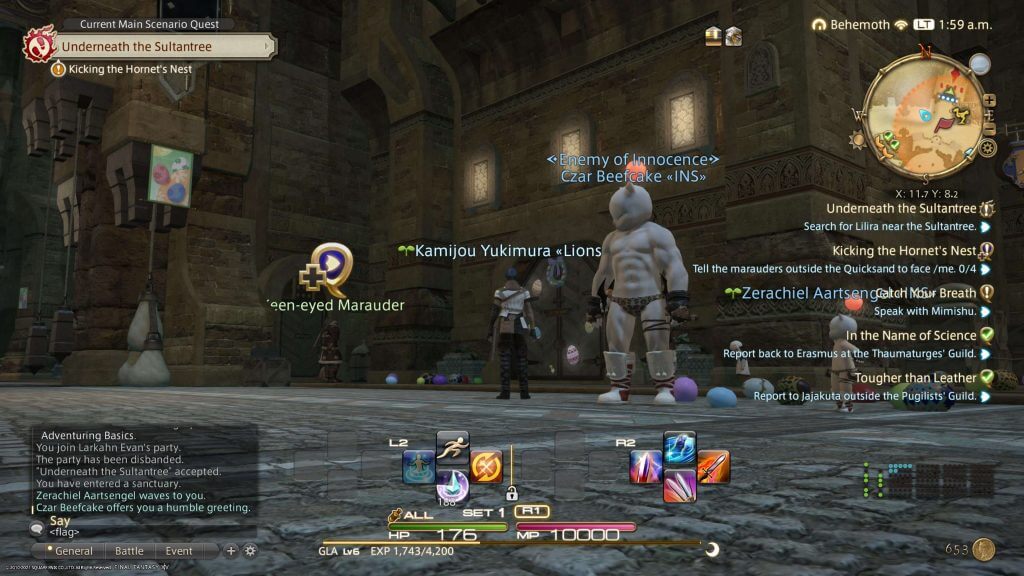Switch to the Event chat tab
The image size is (1024, 576).
click(x=179, y=551)
